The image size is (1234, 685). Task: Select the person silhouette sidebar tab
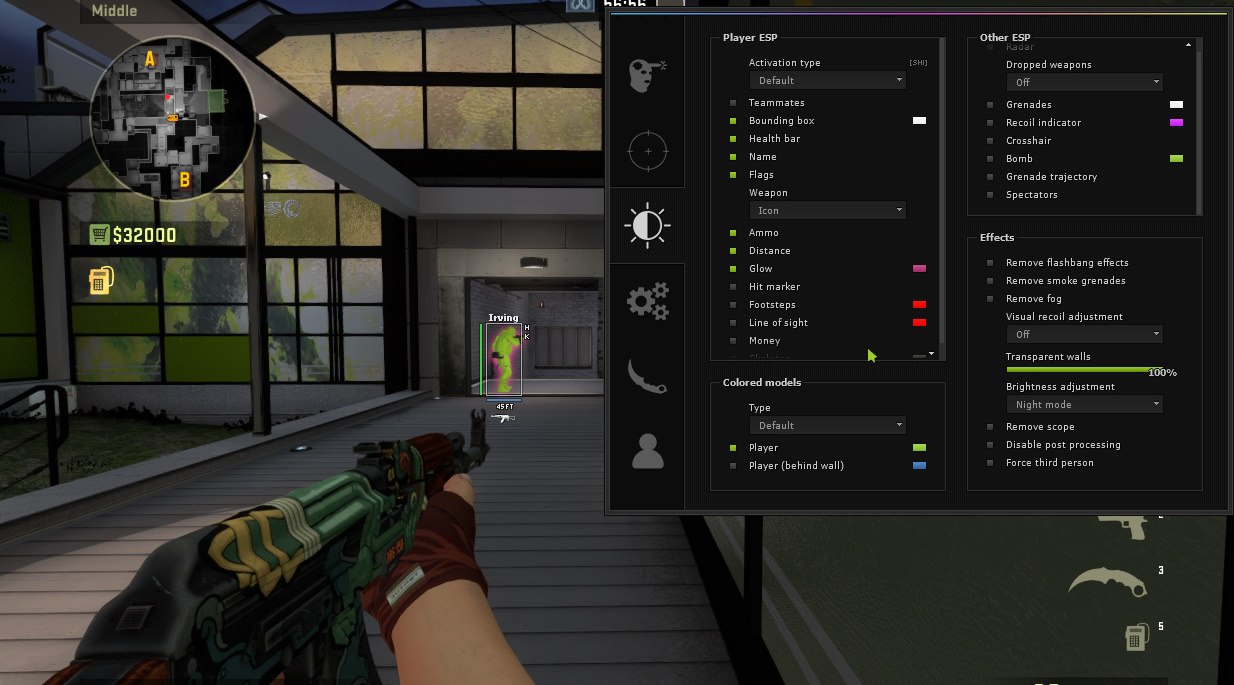(647, 451)
